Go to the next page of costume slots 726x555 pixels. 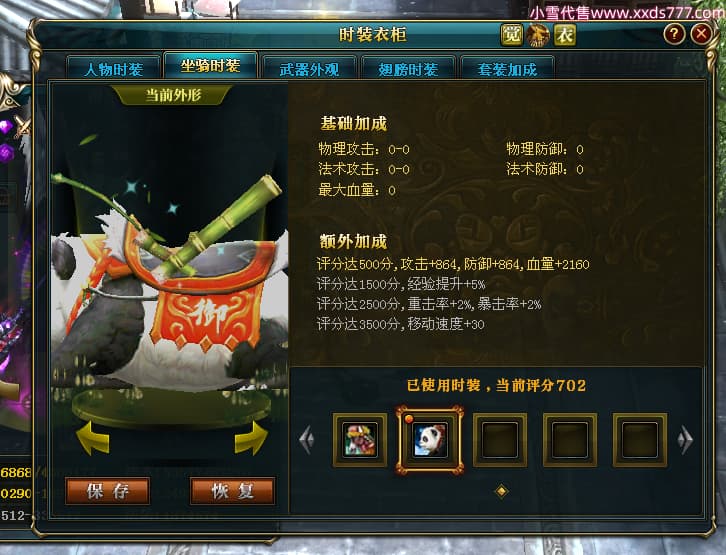(x=685, y=439)
